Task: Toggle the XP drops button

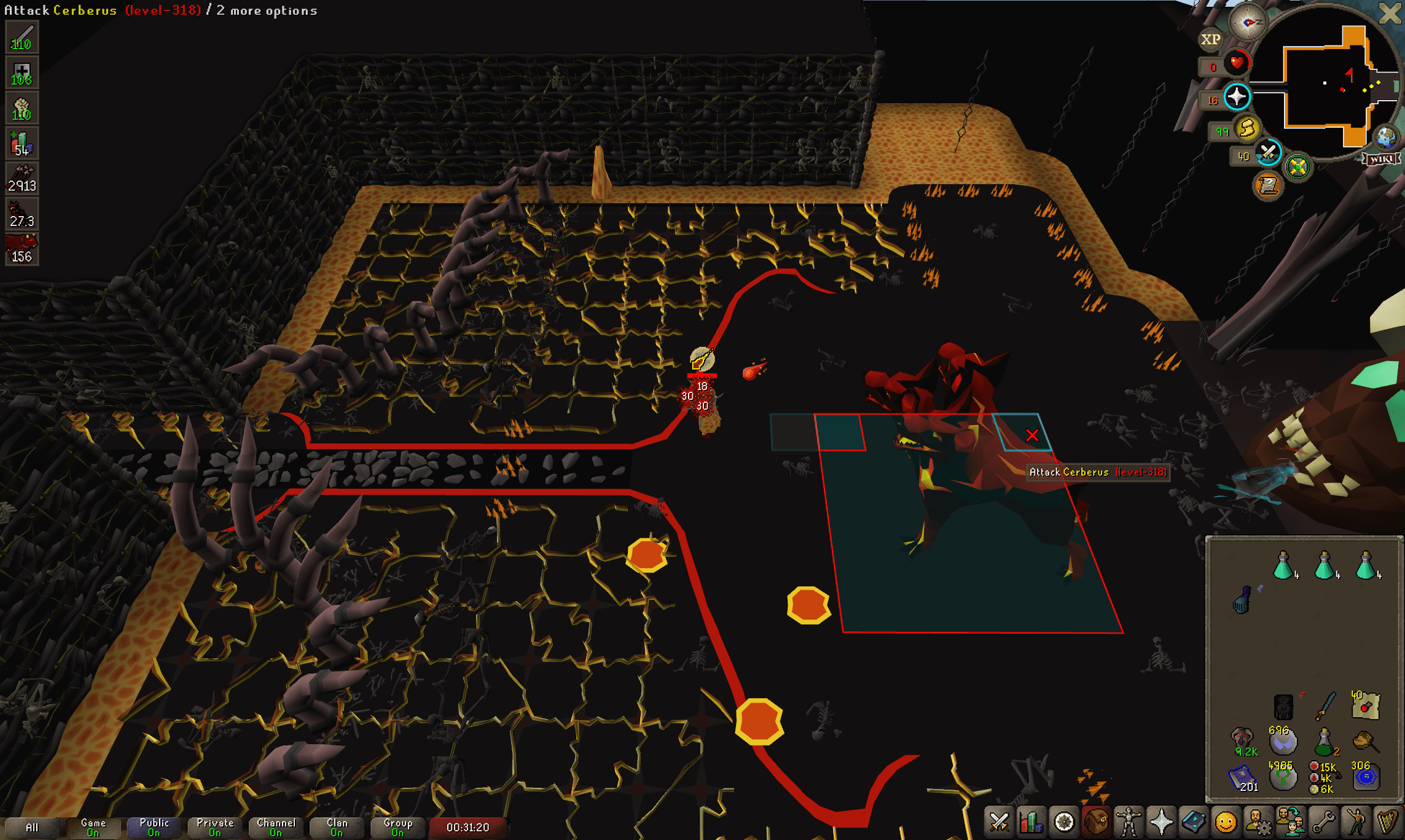Action: pyautogui.click(x=1210, y=39)
